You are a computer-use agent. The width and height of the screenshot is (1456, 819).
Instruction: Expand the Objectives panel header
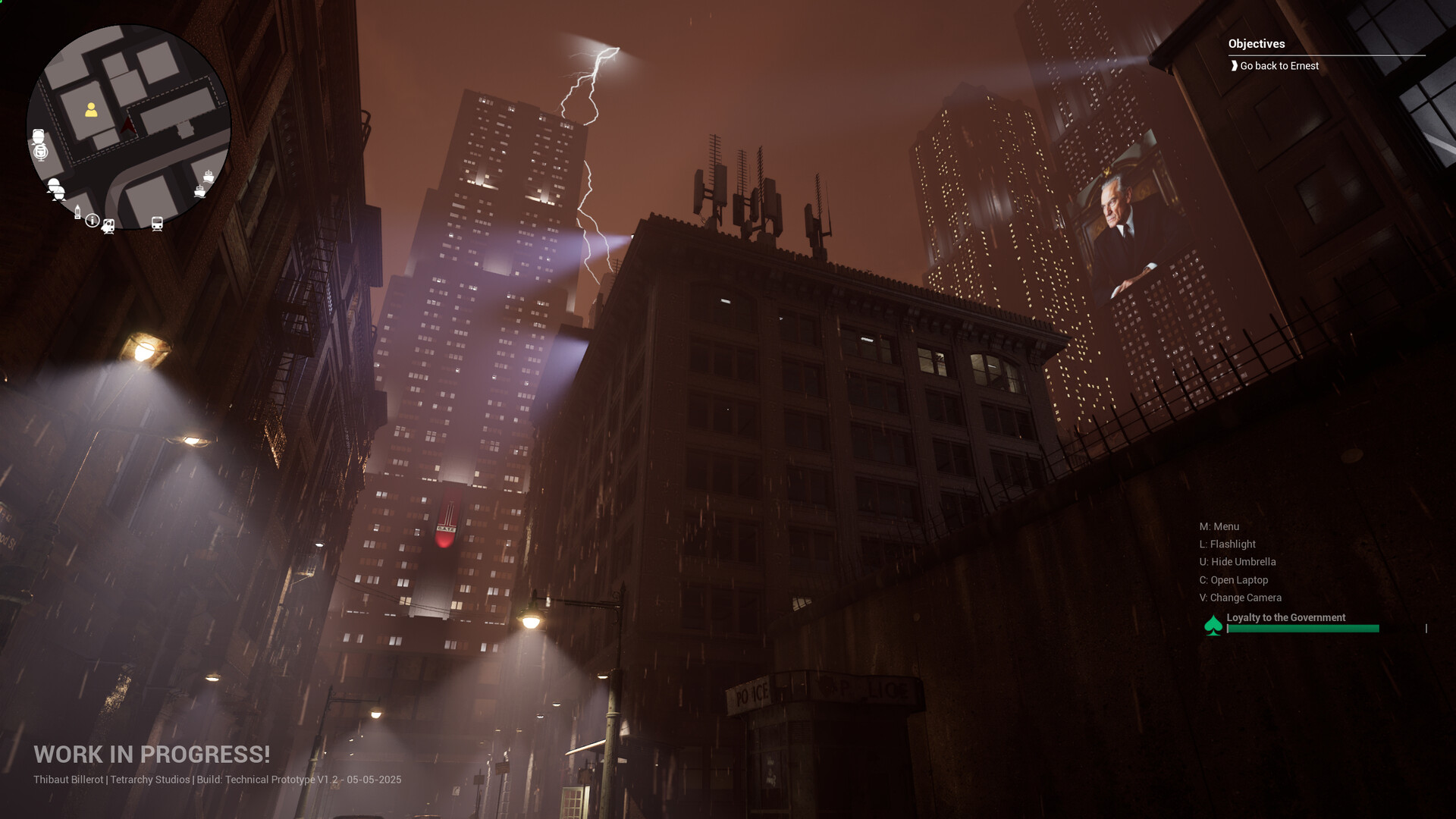1256,44
